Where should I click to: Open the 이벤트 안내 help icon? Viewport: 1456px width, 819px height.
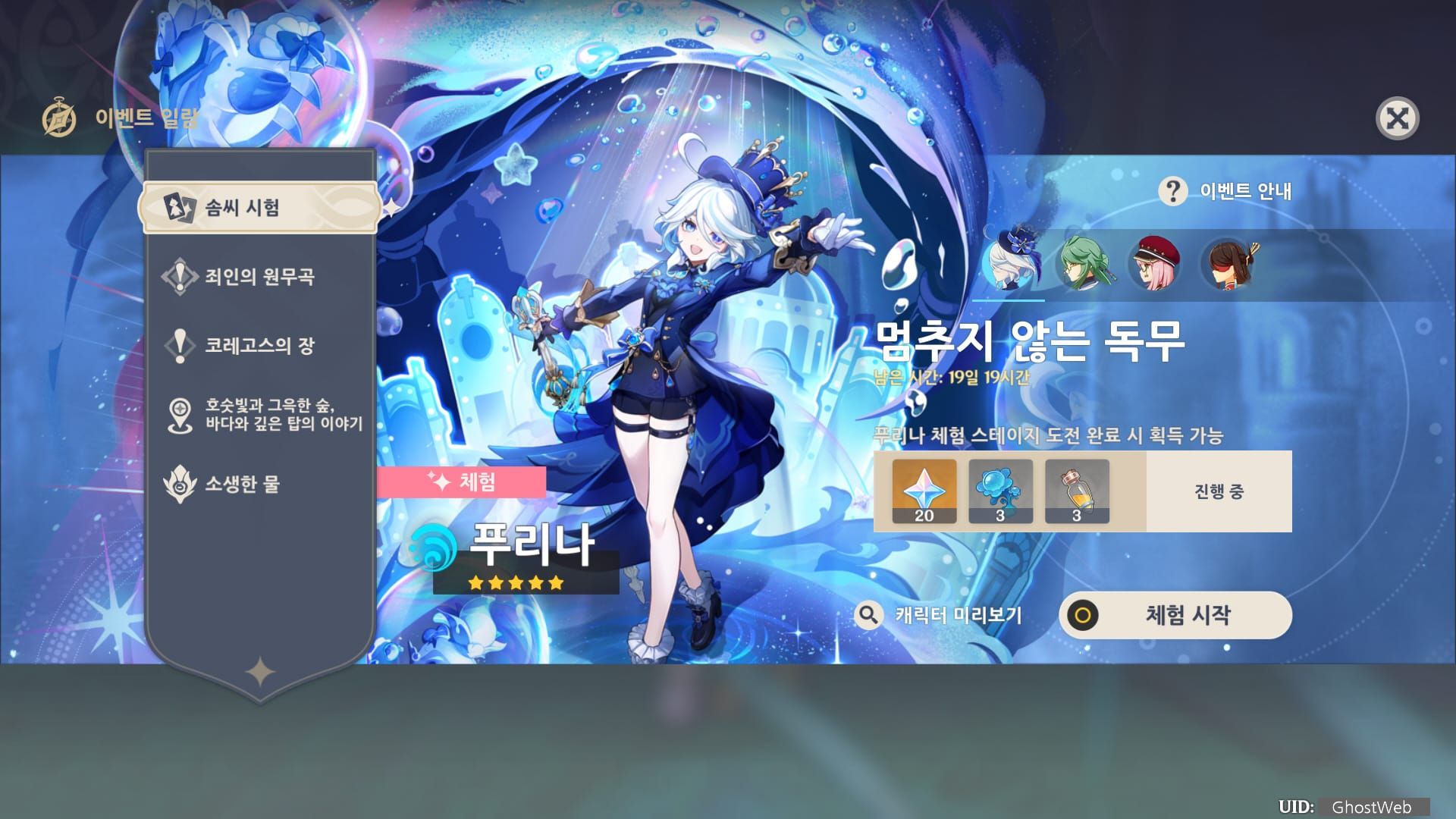tap(1172, 192)
